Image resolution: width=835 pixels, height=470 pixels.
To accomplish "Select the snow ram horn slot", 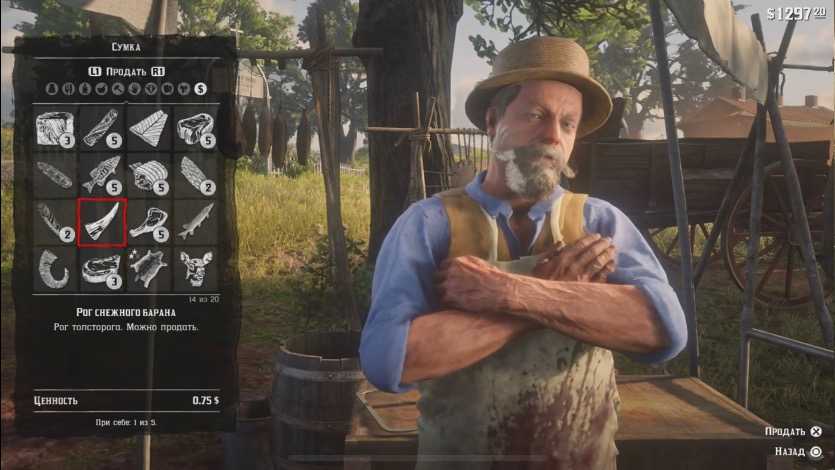I will click(x=102, y=222).
